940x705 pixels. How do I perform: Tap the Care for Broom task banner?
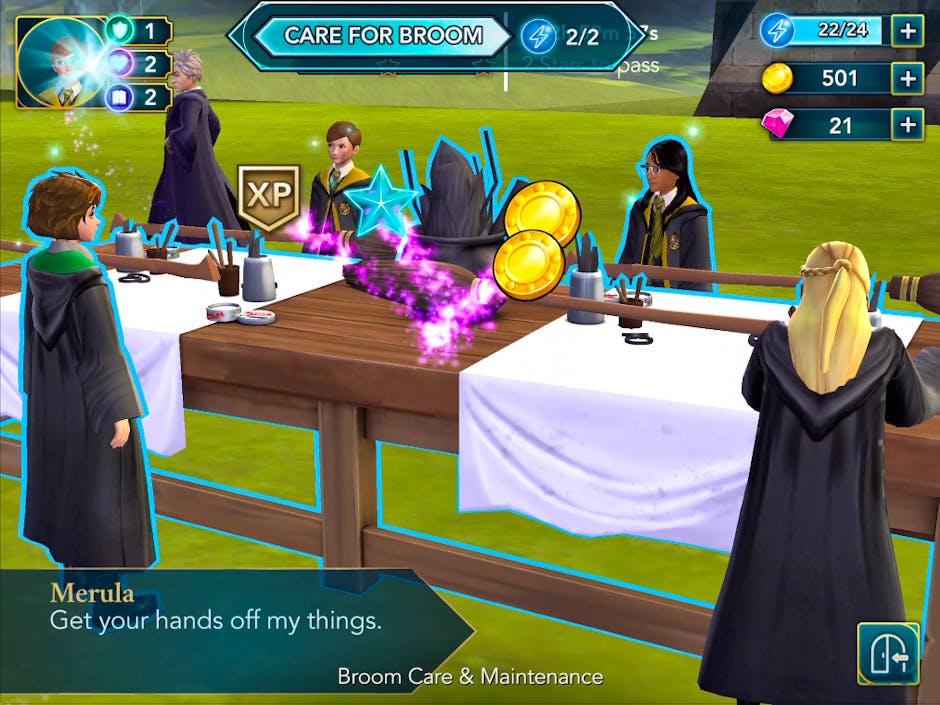tap(383, 36)
